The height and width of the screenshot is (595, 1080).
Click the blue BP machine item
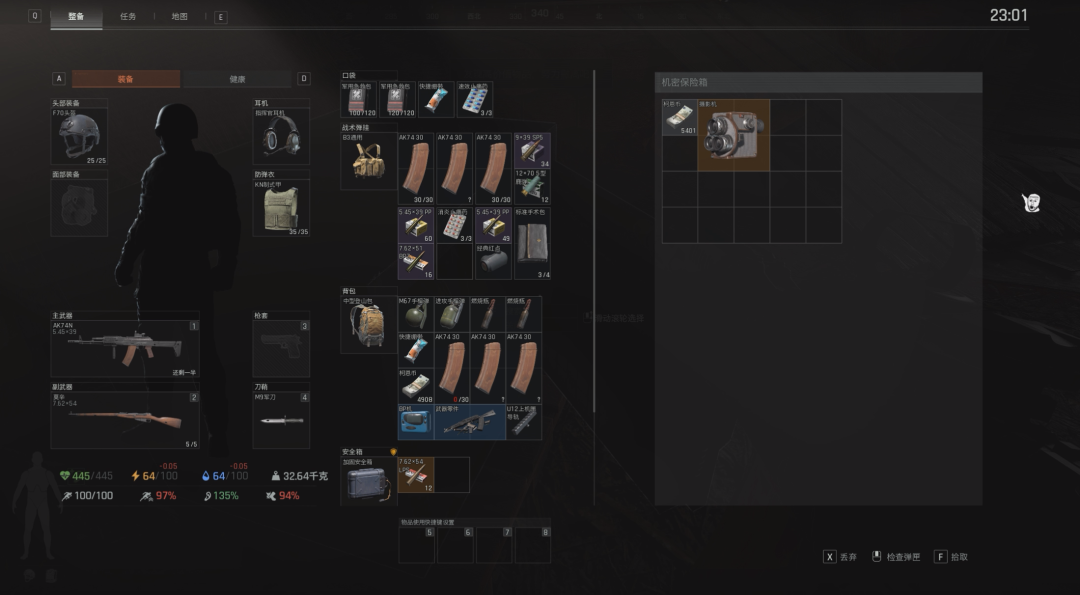pyautogui.click(x=415, y=422)
